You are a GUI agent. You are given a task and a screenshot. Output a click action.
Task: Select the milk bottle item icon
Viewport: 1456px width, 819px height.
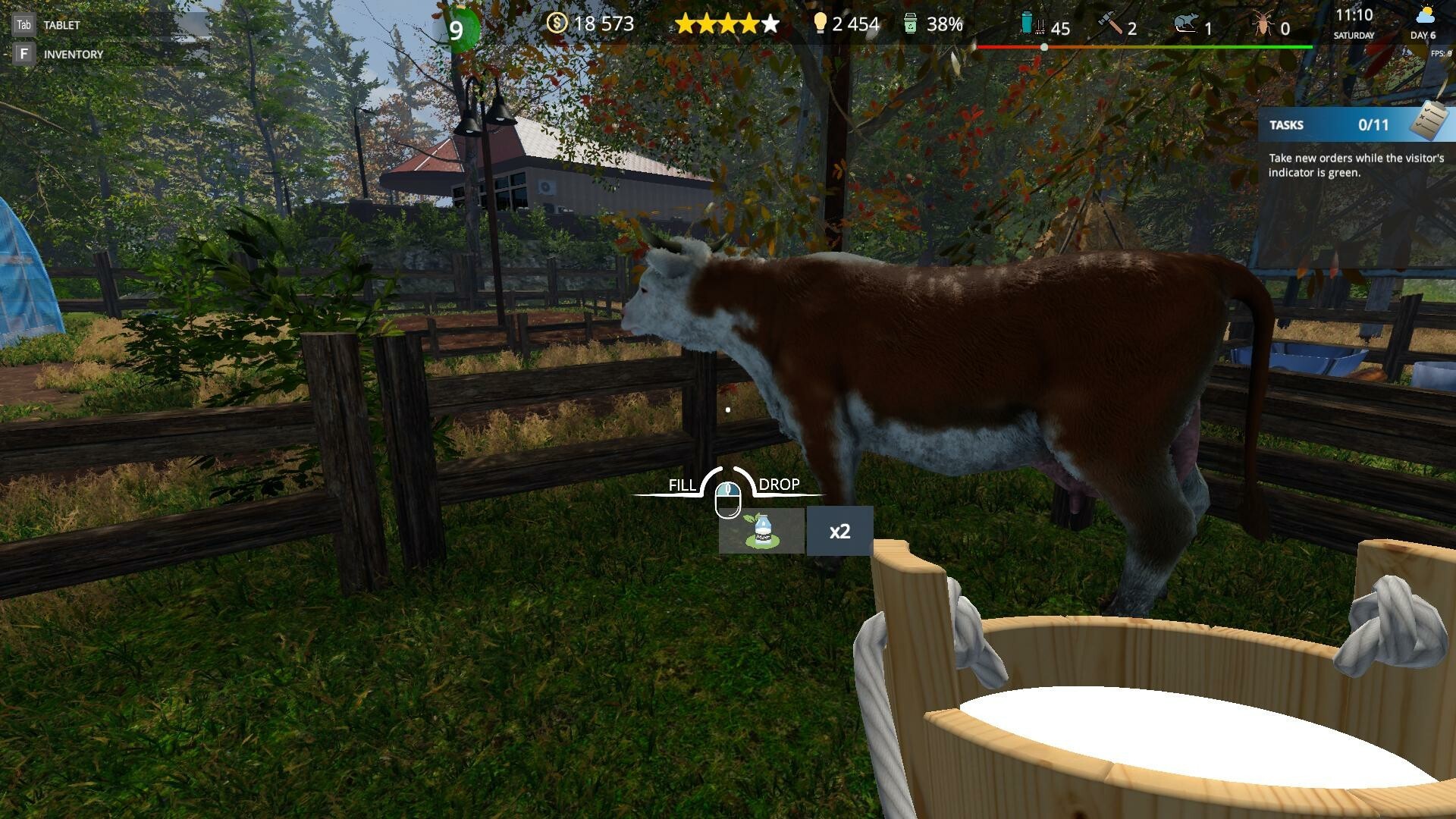click(761, 531)
